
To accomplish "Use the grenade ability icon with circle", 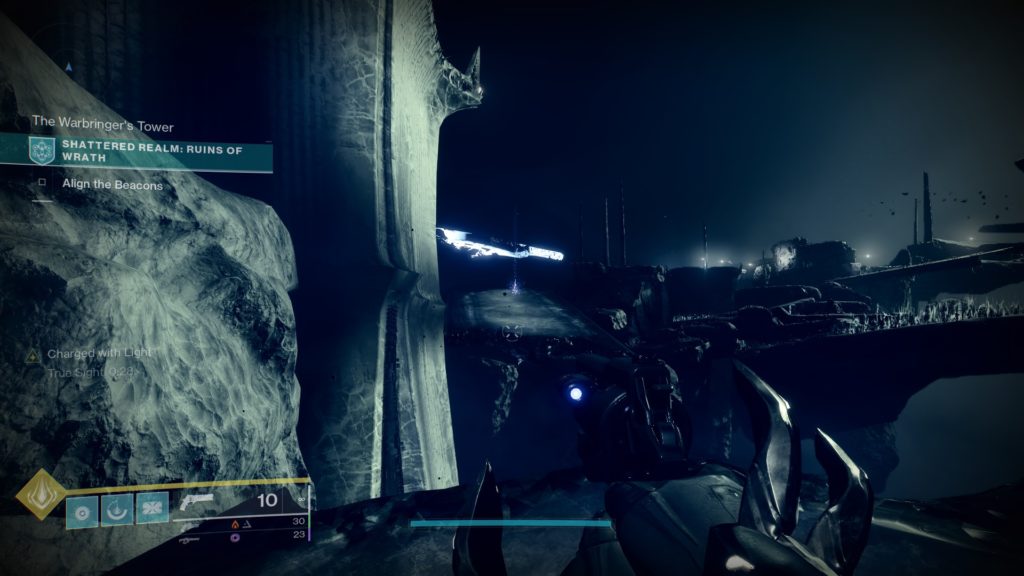I will pos(82,510).
